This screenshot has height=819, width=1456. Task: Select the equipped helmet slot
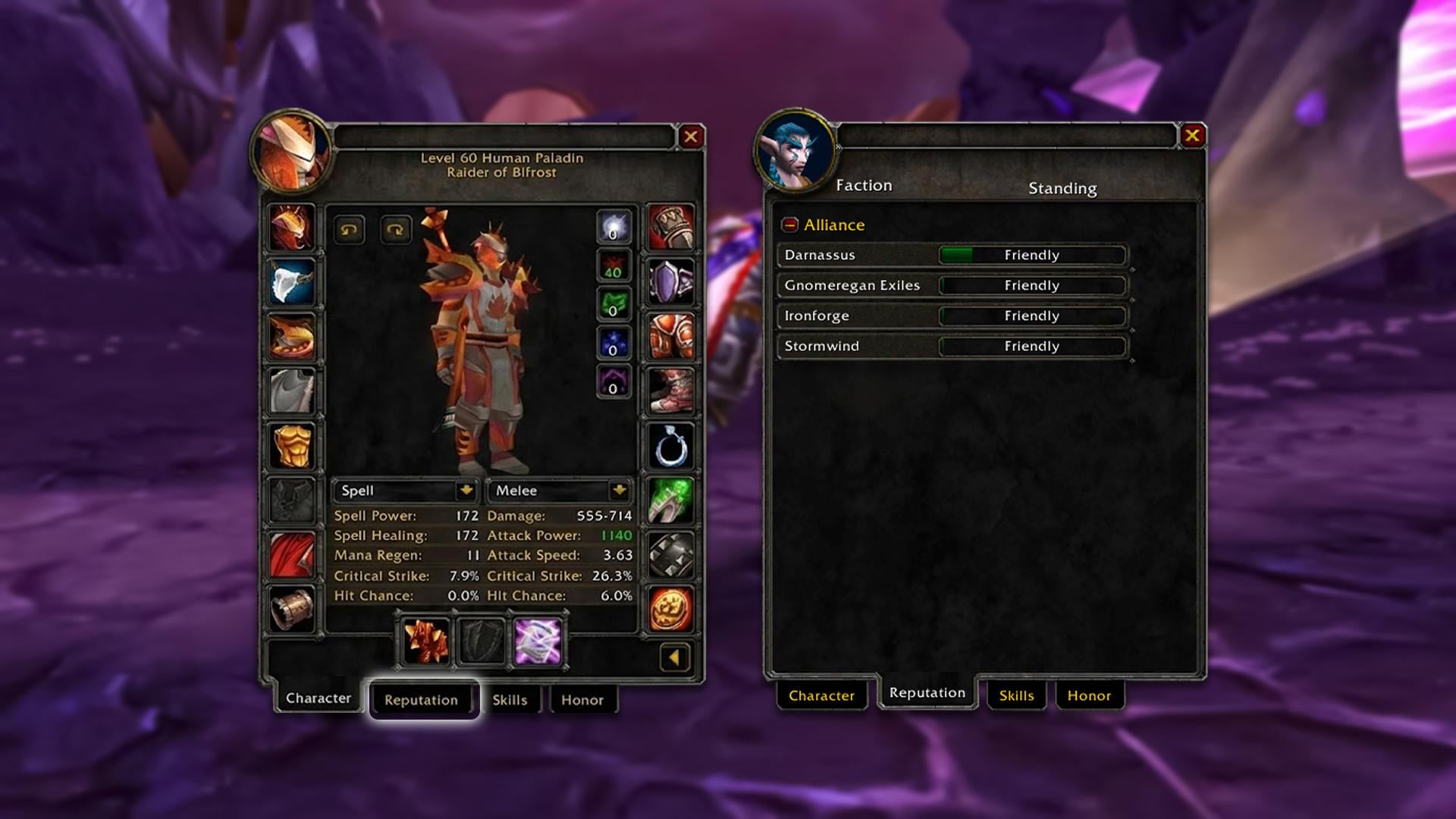[292, 227]
